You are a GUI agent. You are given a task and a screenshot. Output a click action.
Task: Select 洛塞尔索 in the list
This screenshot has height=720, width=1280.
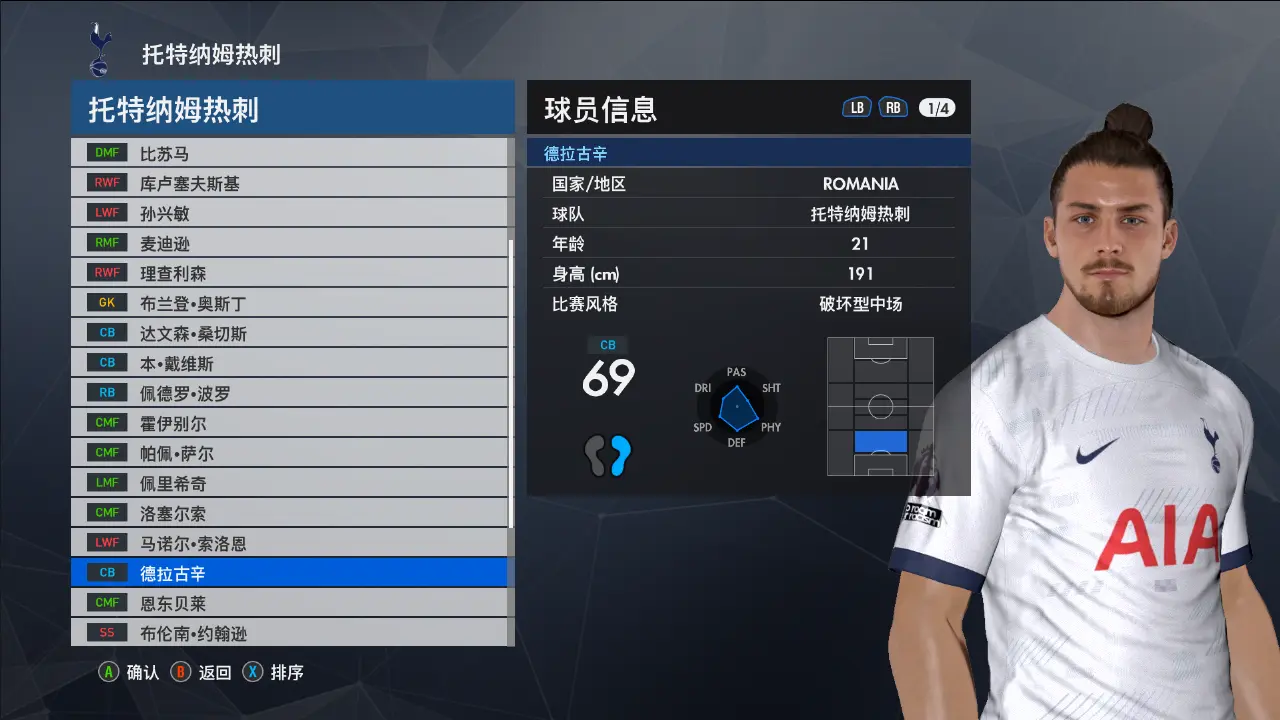point(290,514)
